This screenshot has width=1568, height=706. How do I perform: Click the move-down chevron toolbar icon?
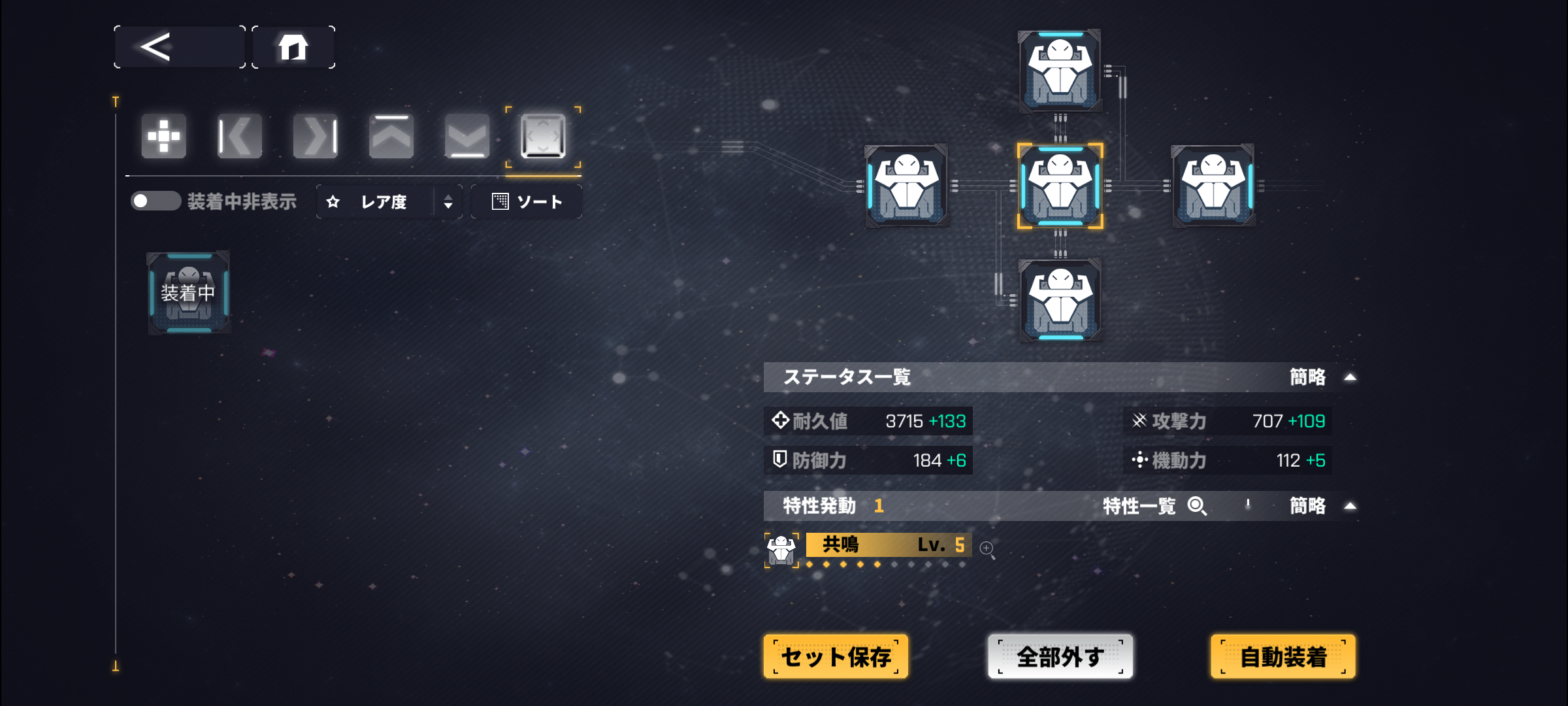(x=466, y=136)
